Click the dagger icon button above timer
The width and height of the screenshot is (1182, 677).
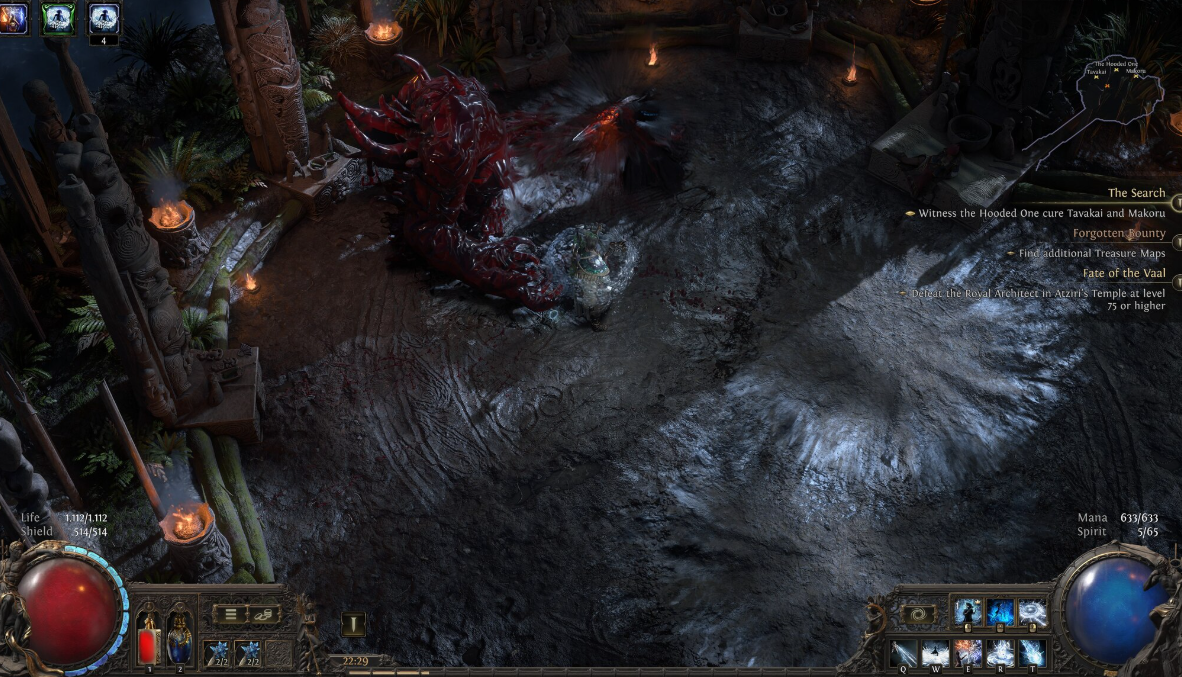click(x=353, y=624)
